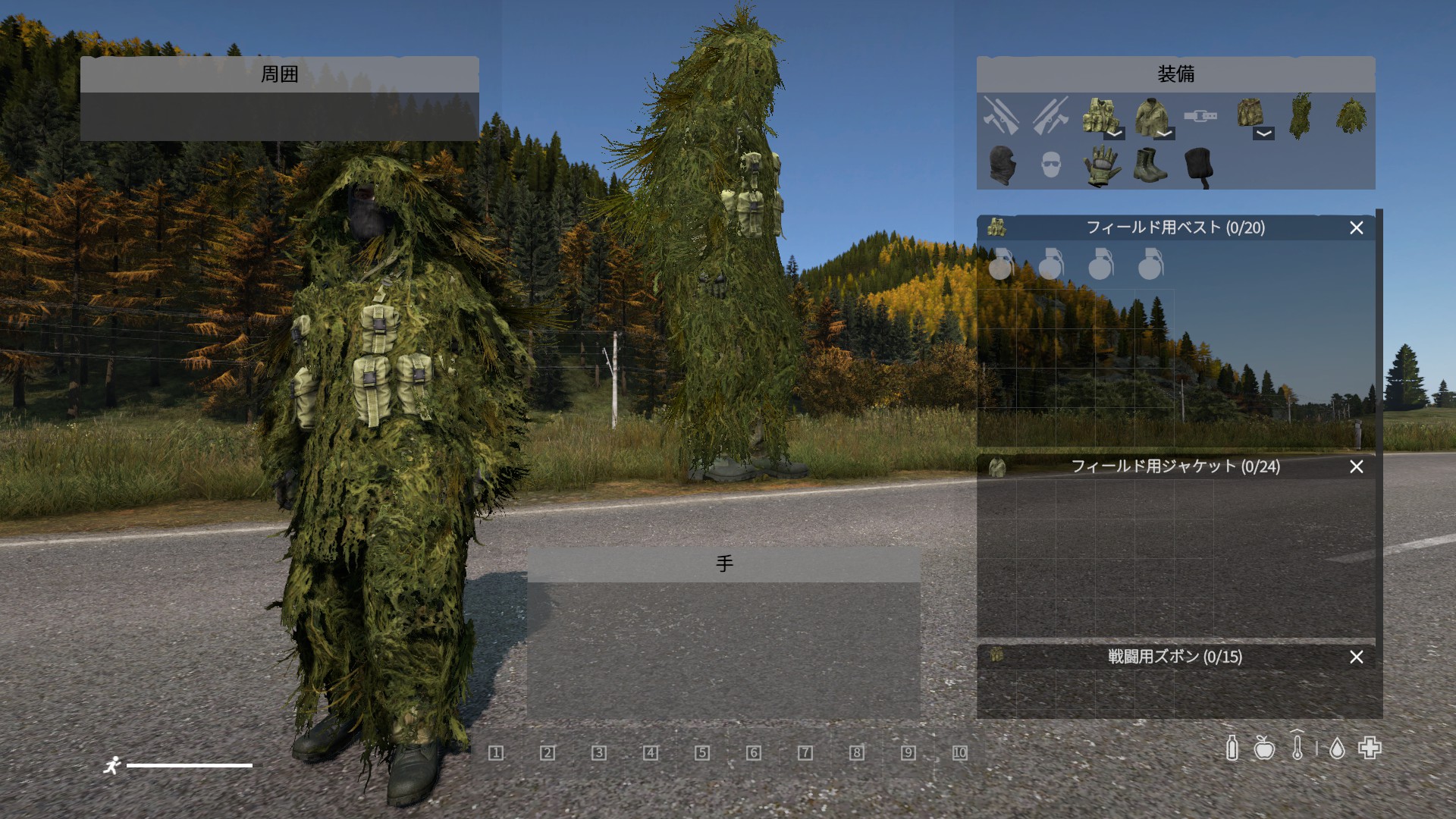Select the combat boots slot

(1150, 165)
